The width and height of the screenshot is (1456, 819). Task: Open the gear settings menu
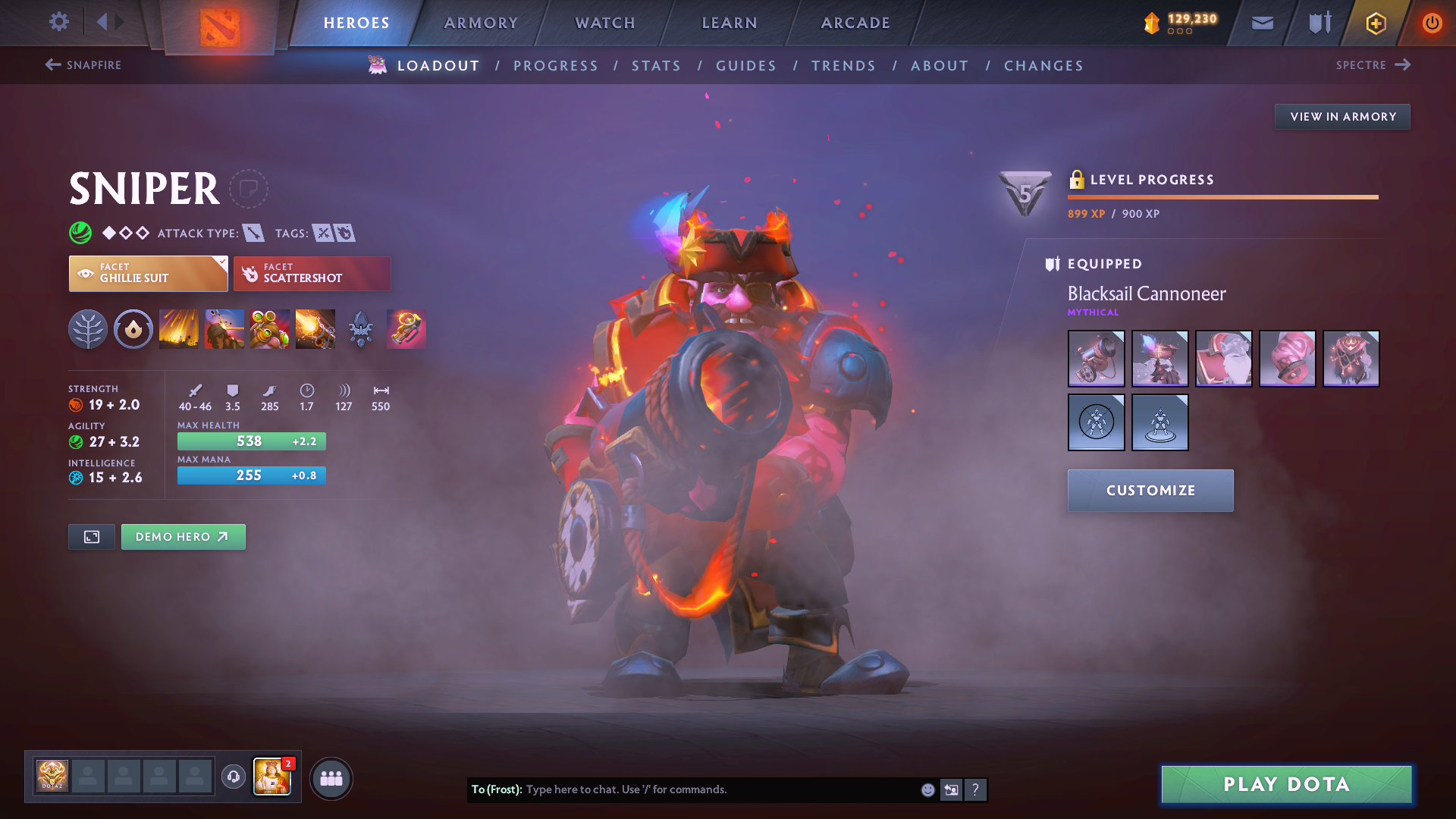coord(58,21)
